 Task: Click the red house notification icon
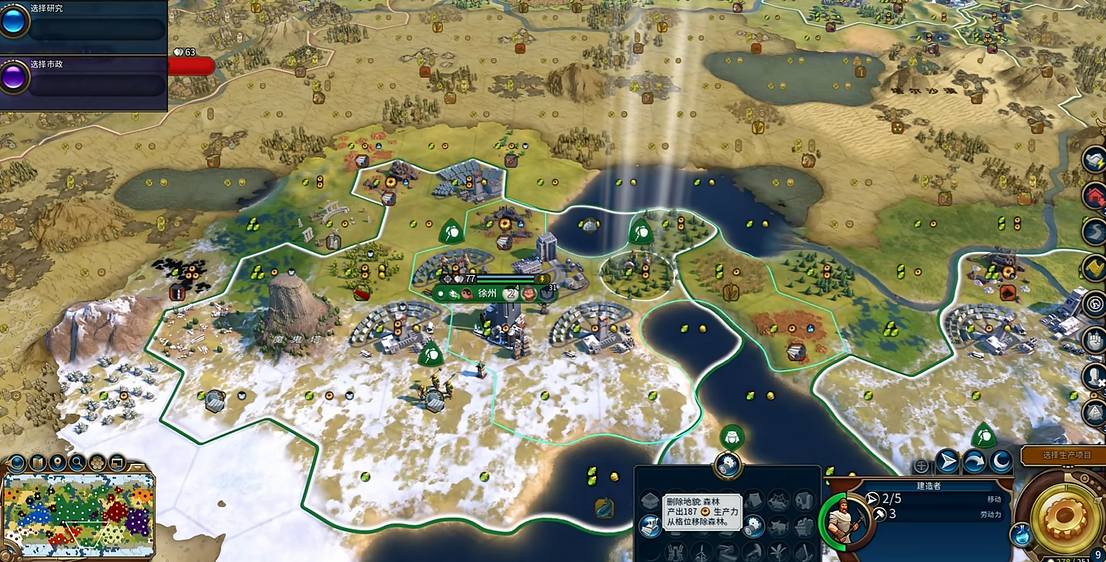(1094, 195)
